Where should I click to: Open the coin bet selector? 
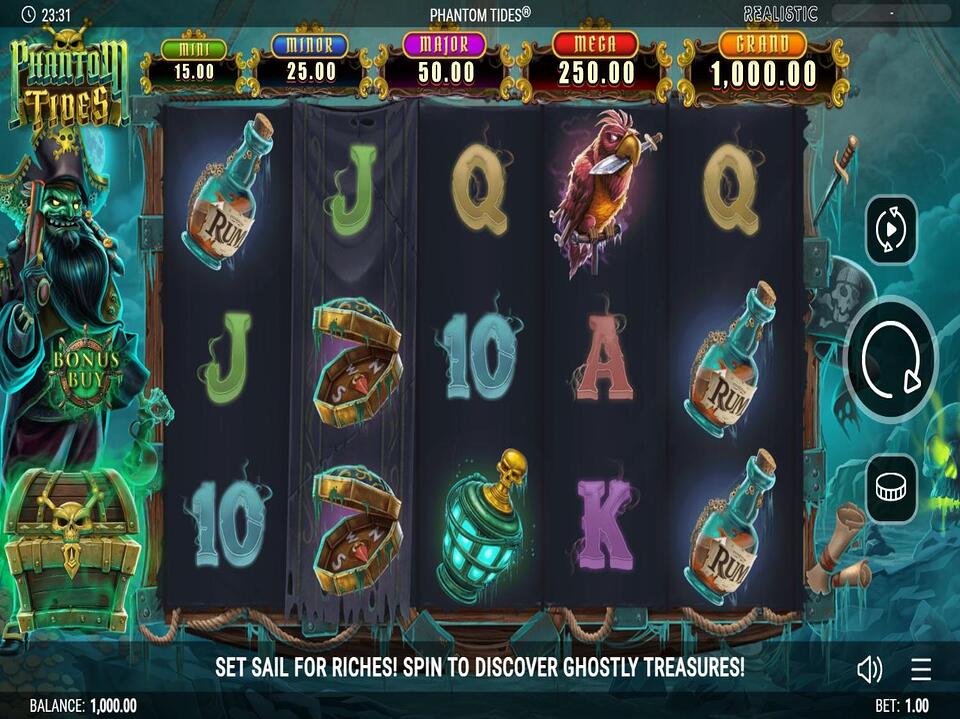point(890,488)
